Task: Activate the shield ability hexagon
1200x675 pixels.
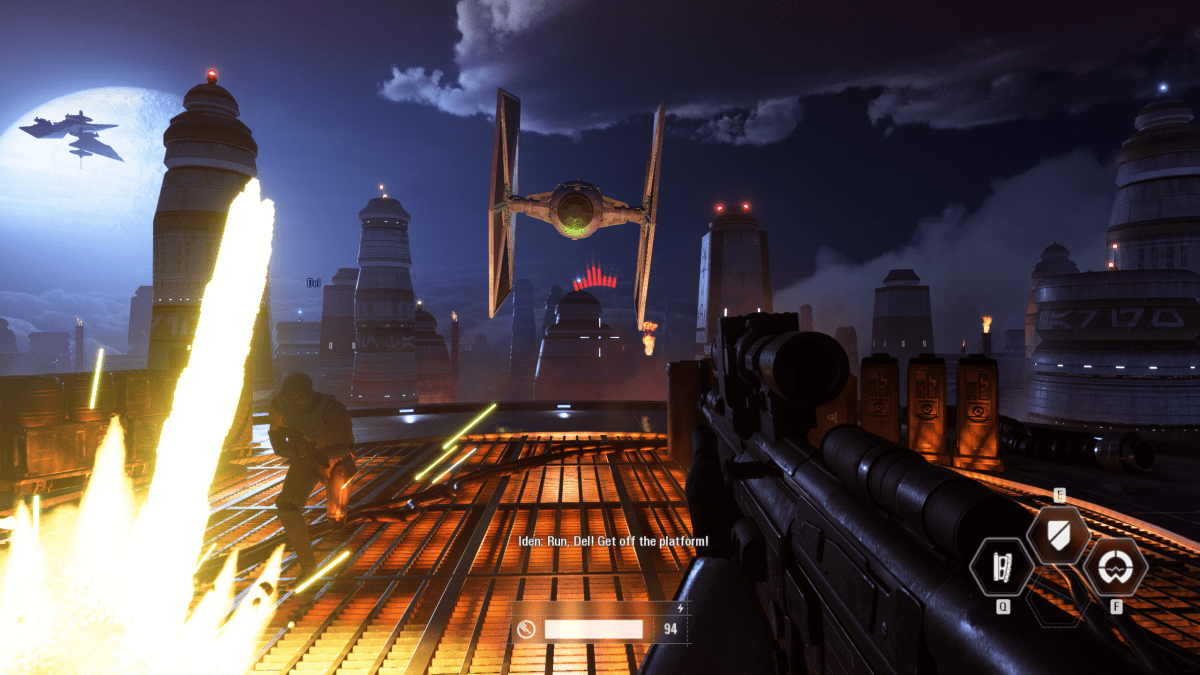Action: (1058, 535)
